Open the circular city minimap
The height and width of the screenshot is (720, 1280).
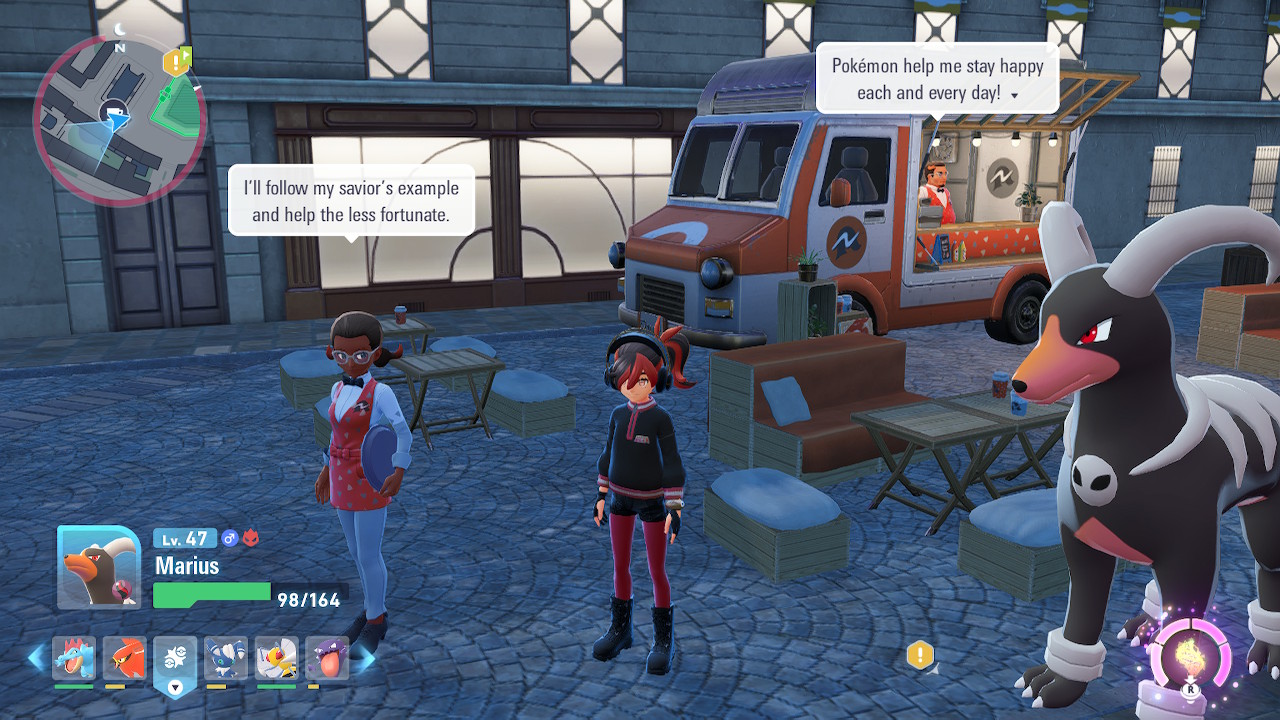click(118, 120)
